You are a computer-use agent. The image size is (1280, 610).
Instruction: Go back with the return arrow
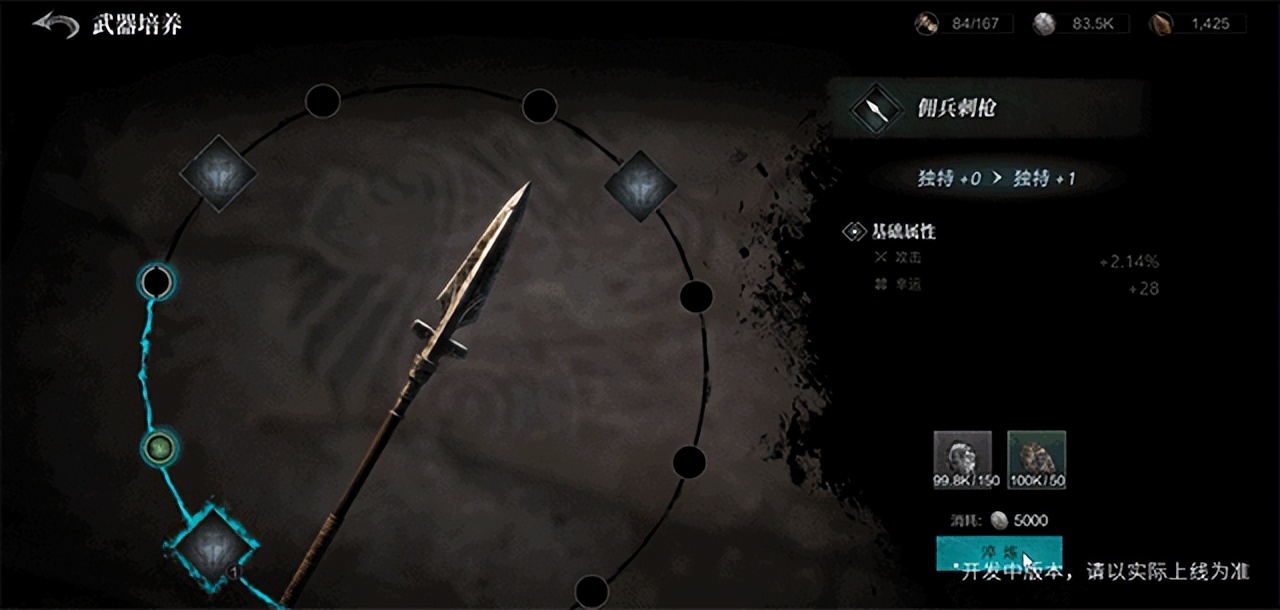55,25
